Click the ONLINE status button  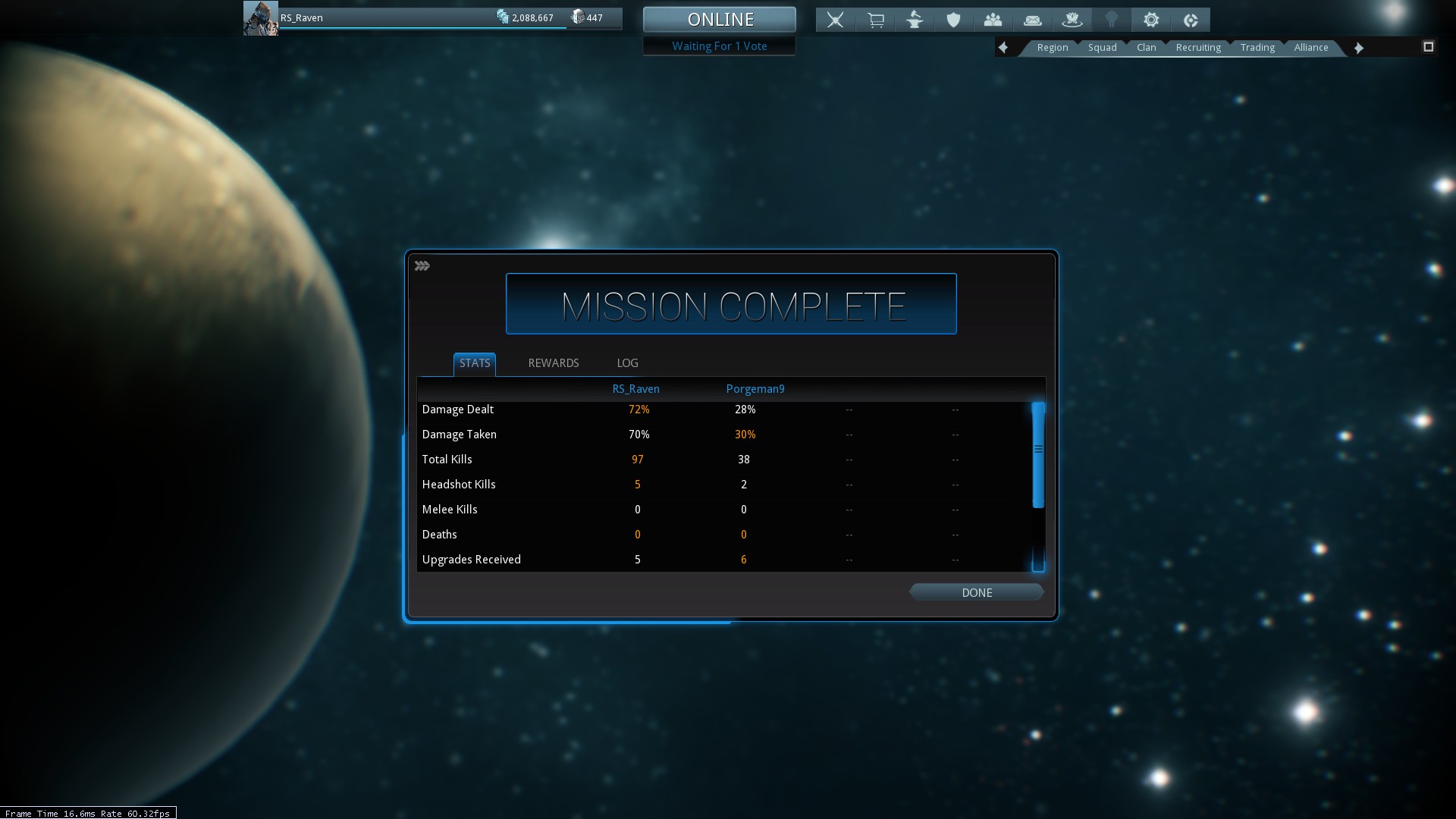point(720,20)
